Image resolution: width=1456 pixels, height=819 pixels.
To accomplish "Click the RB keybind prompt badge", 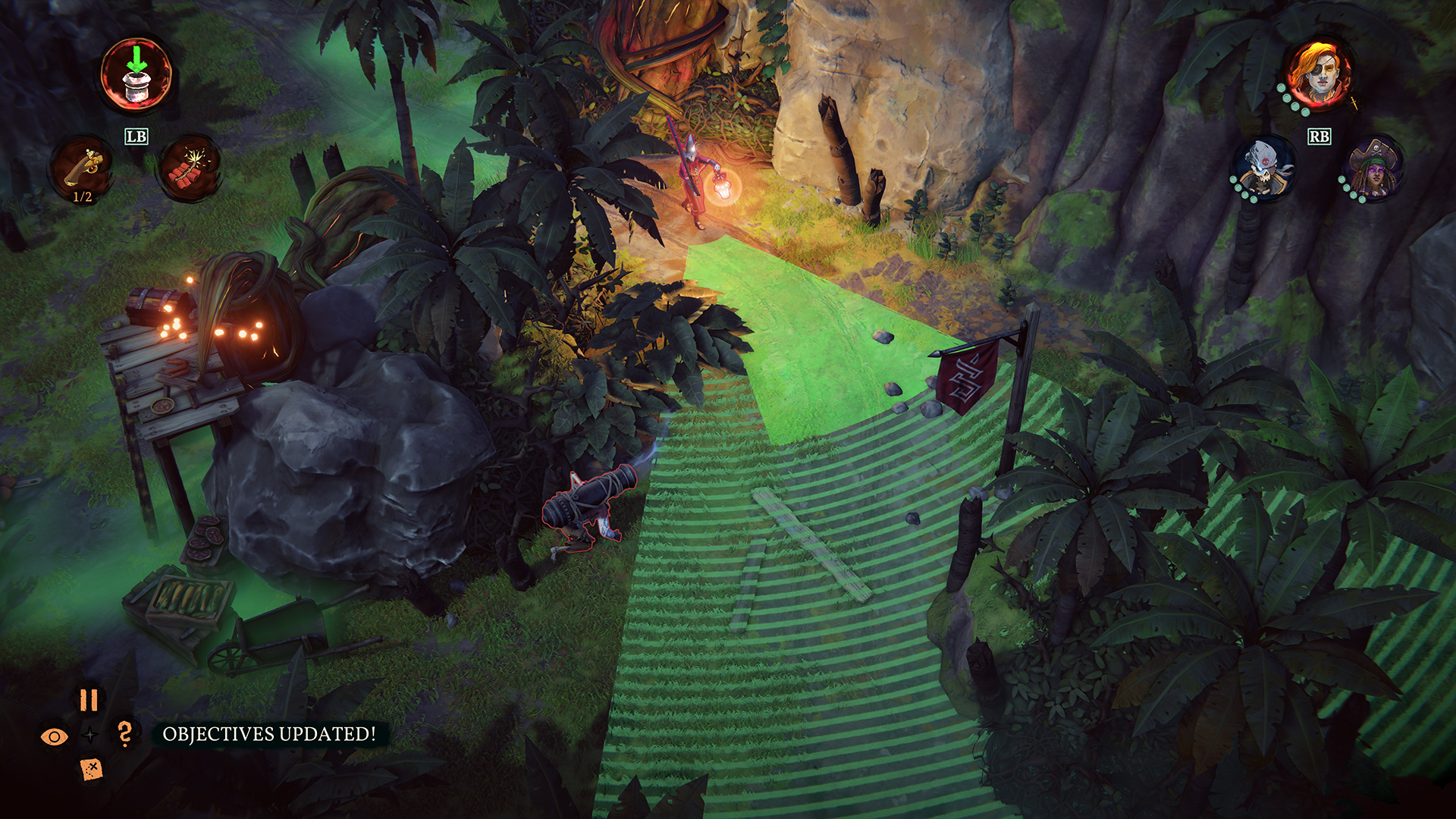I will tap(1319, 136).
